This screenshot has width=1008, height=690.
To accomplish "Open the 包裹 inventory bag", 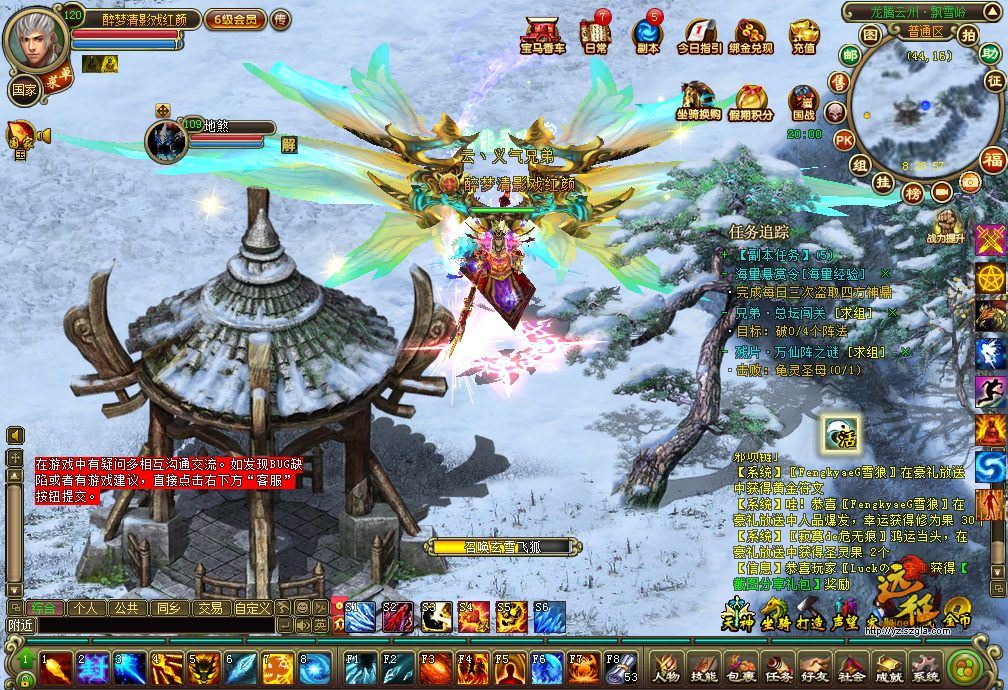I will click(x=741, y=668).
